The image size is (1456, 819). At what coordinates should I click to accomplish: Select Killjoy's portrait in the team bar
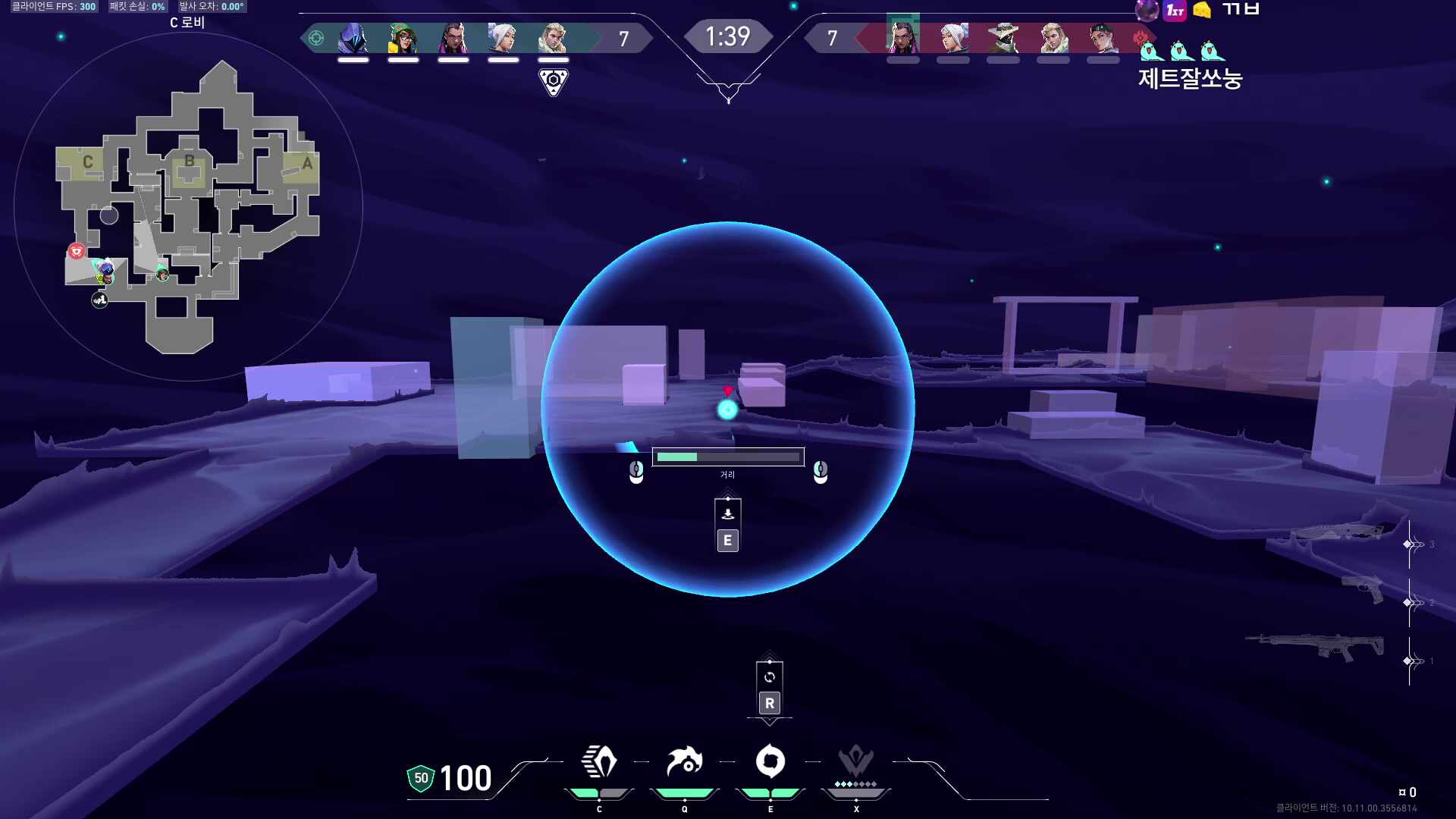(403, 38)
